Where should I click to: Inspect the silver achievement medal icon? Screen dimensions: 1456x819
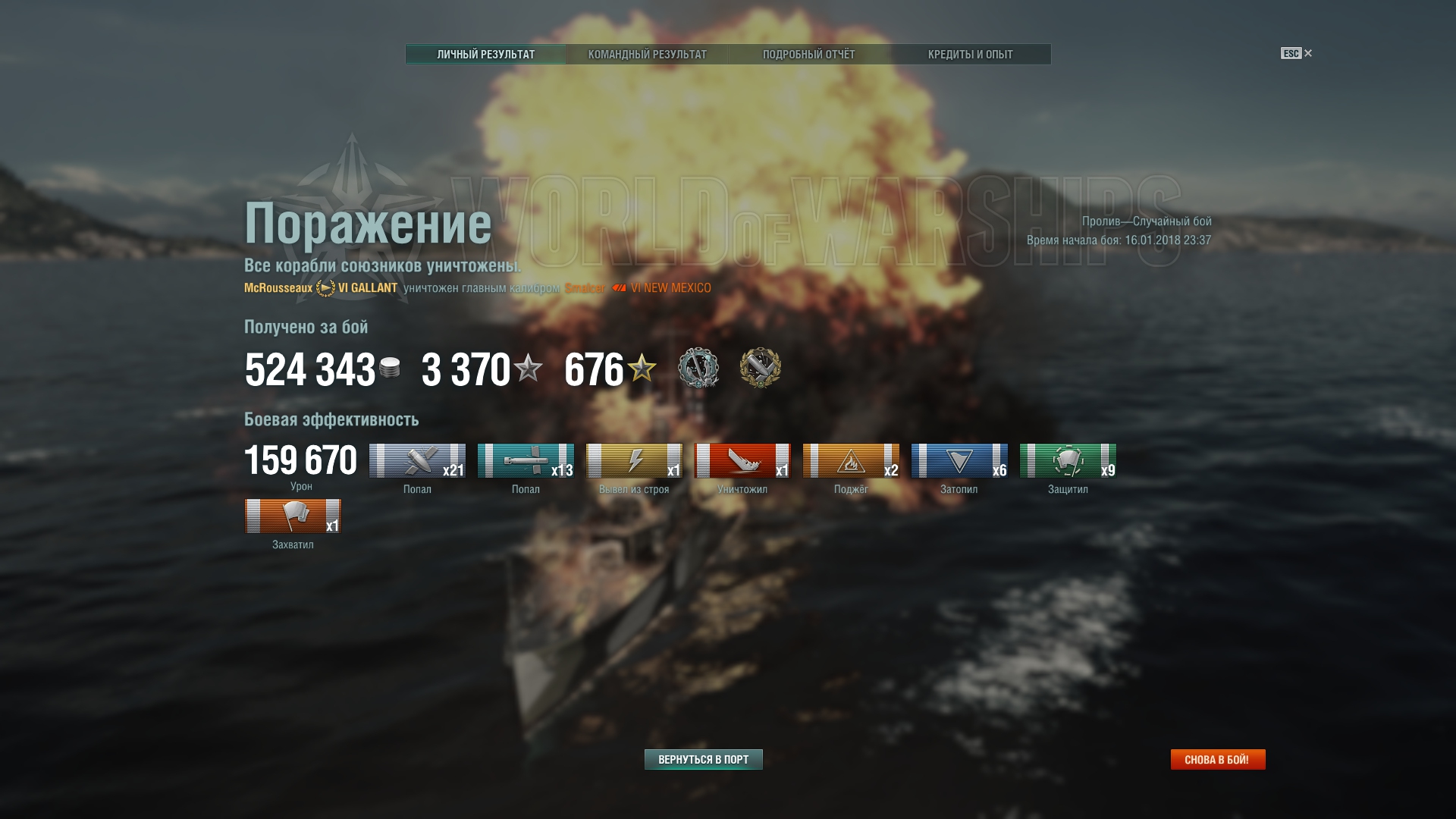click(698, 368)
